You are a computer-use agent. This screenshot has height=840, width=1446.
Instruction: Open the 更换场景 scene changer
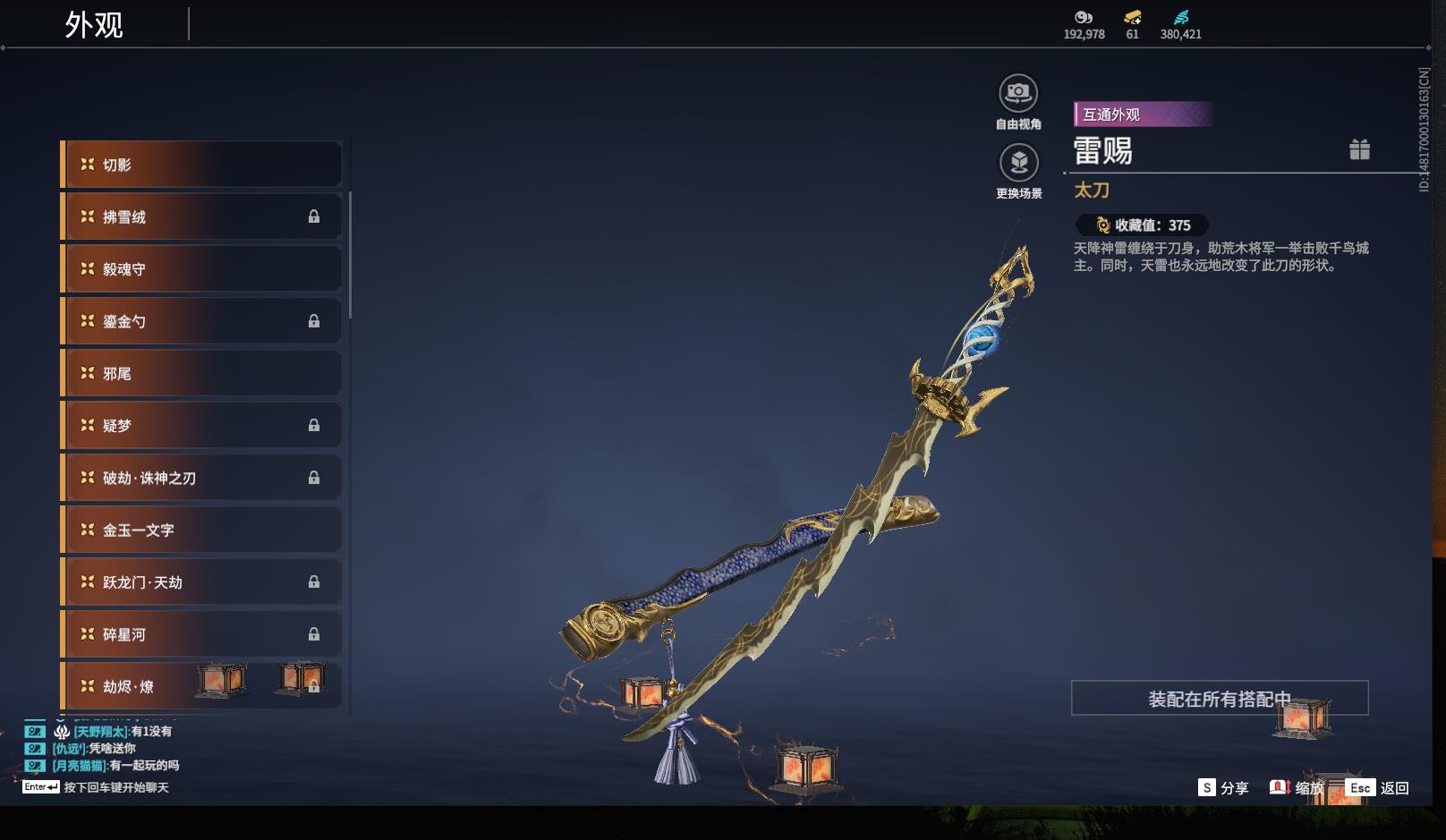tap(1018, 163)
